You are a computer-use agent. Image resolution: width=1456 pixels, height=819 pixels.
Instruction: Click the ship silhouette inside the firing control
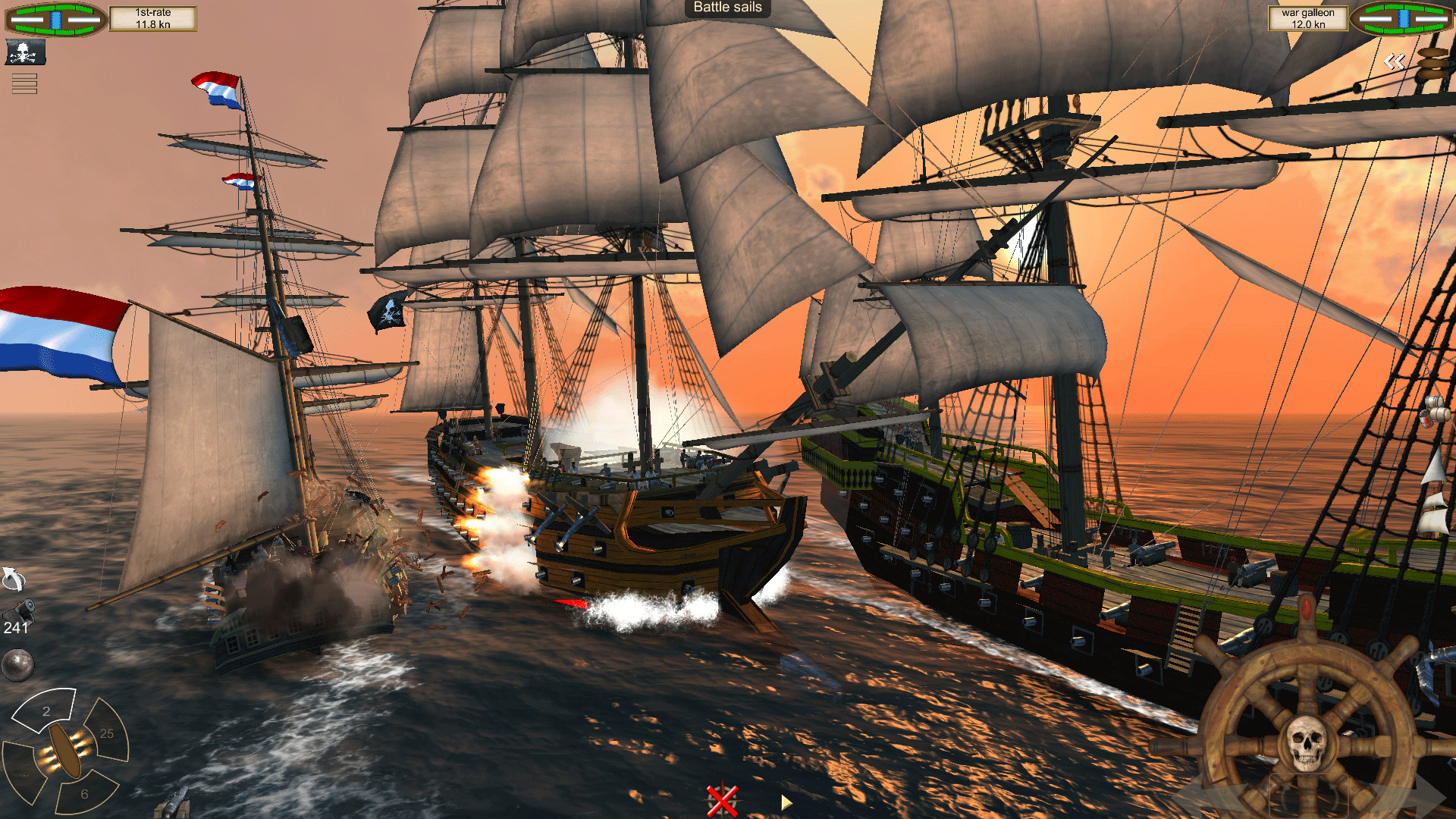(65, 749)
